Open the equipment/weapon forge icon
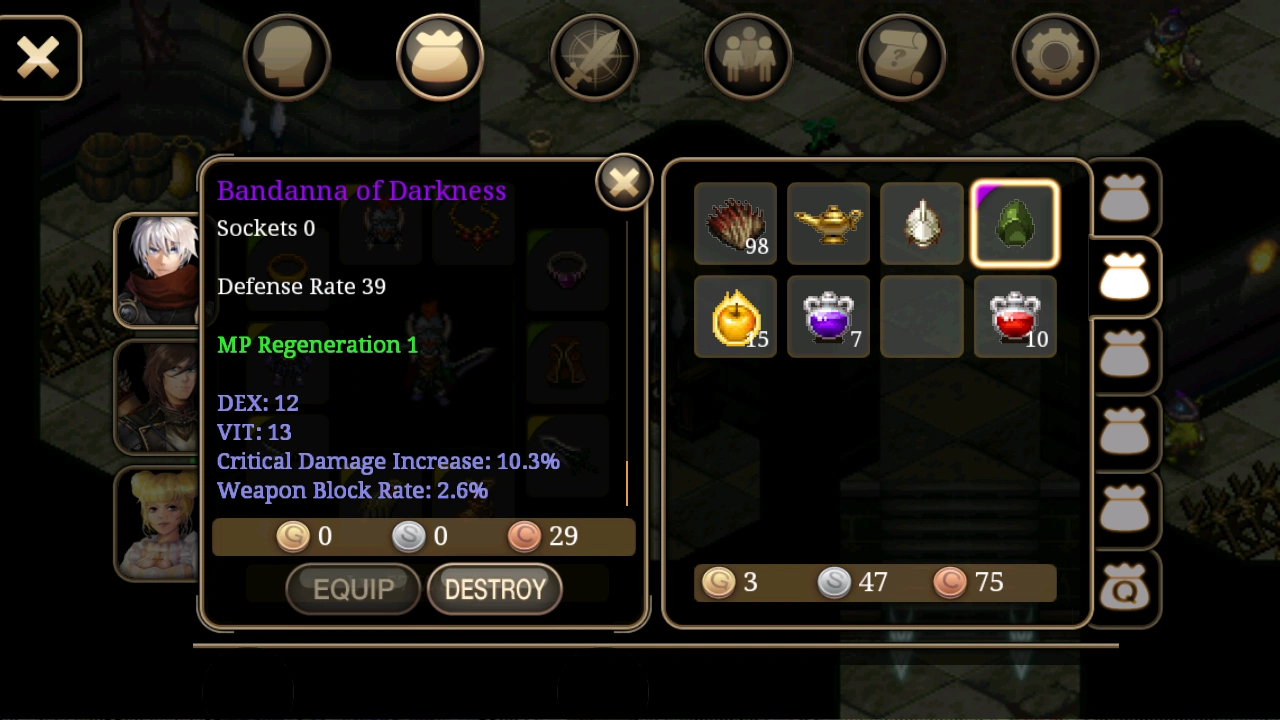This screenshot has width=1280, height=720. [594, 57]
